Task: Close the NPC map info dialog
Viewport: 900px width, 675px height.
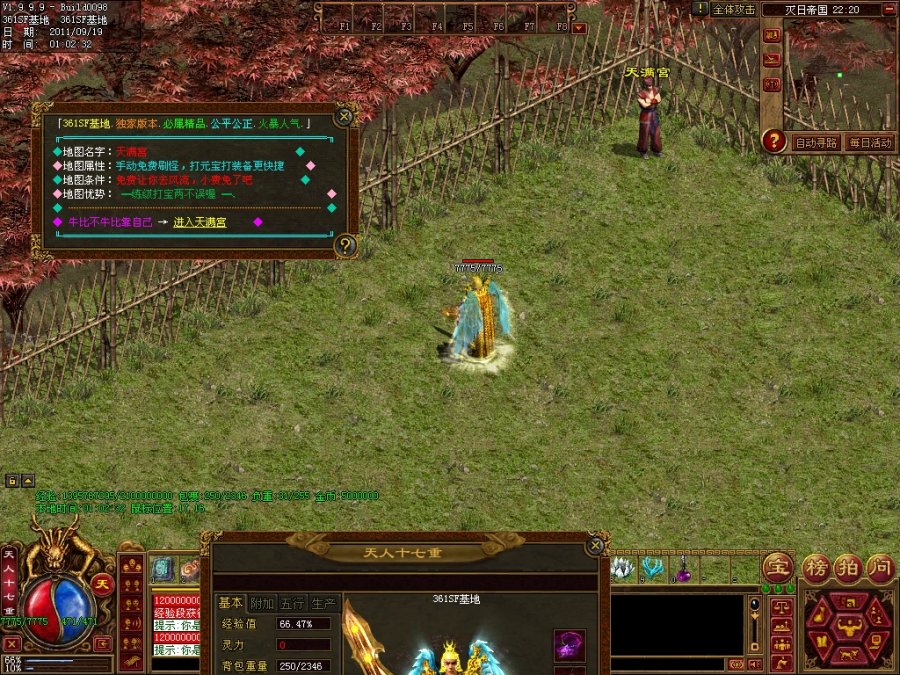Action: (344, 117)
